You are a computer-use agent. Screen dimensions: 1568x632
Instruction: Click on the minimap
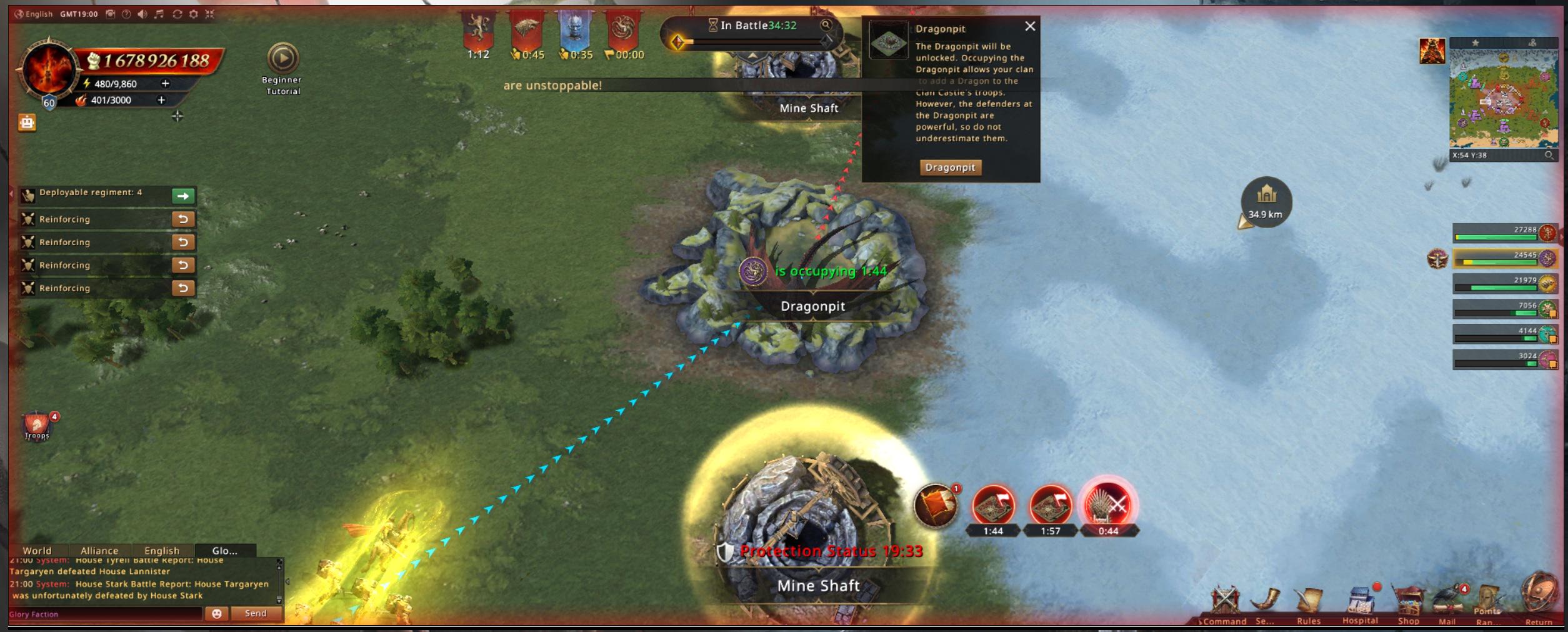(1502, 98)
